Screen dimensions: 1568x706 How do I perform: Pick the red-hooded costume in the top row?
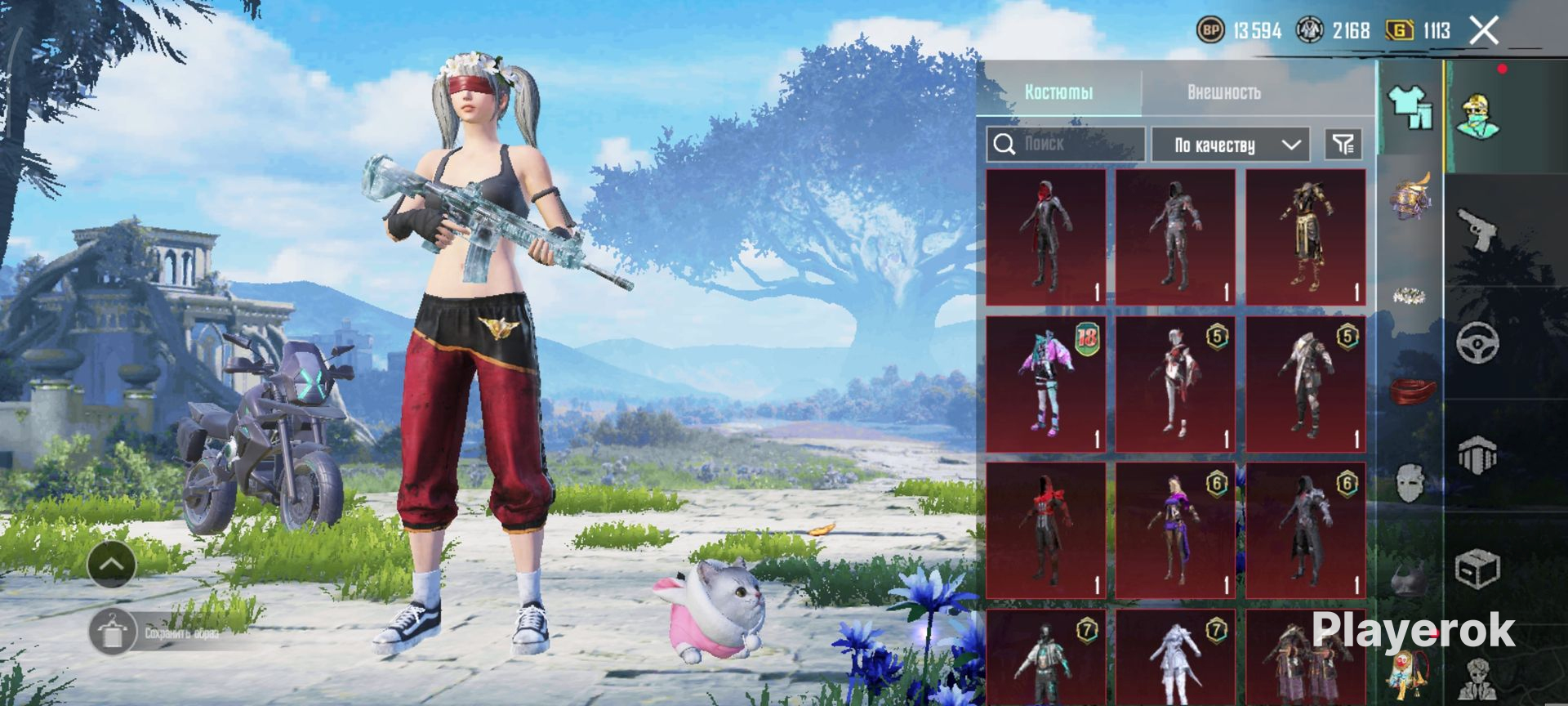(x=1045, y=237)
